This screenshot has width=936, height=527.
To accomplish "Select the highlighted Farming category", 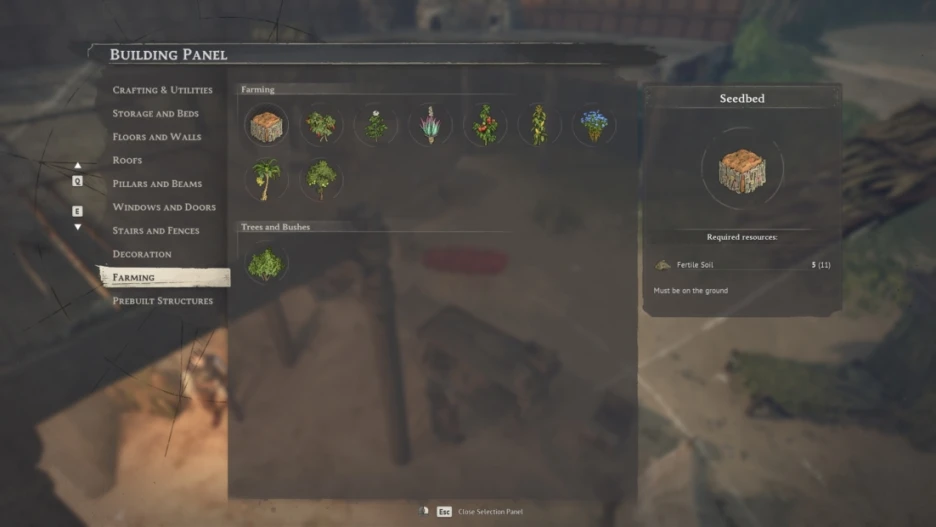I will [134, 277].
